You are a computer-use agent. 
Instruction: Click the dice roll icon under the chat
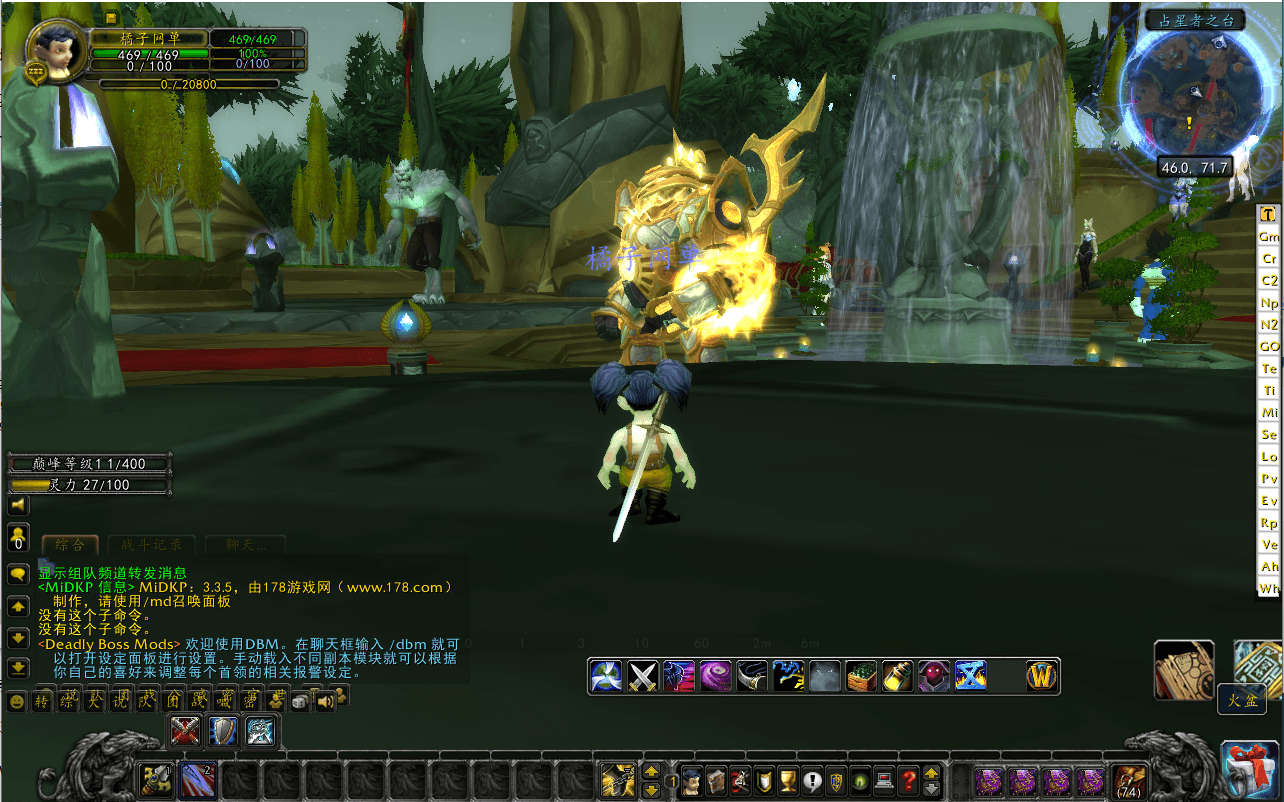pos(300,702)
